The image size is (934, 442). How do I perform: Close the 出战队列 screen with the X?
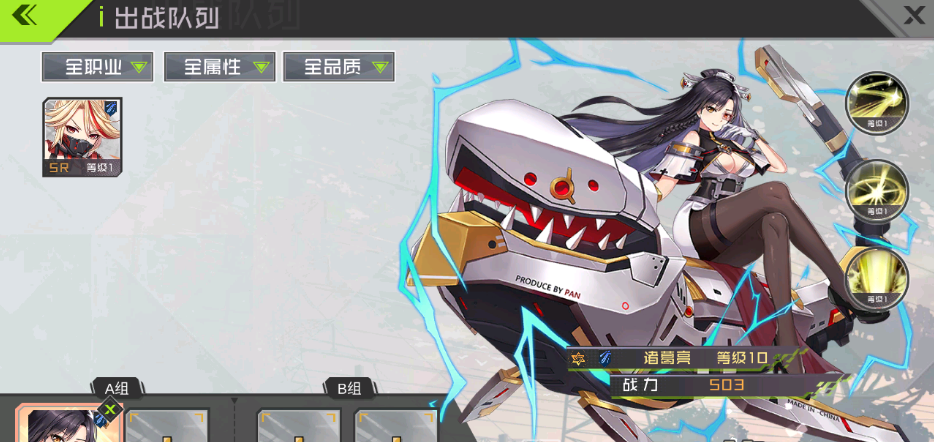coord(913,15)
